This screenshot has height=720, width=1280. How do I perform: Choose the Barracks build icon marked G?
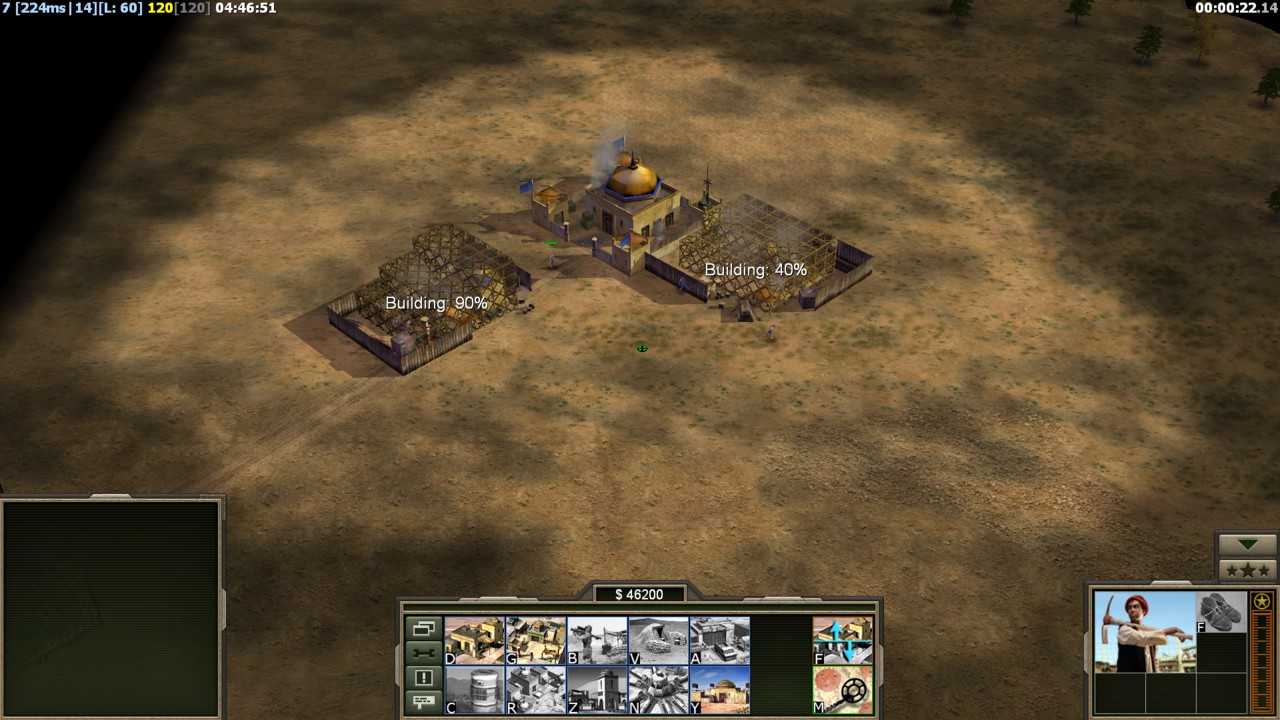coord(535,640)
